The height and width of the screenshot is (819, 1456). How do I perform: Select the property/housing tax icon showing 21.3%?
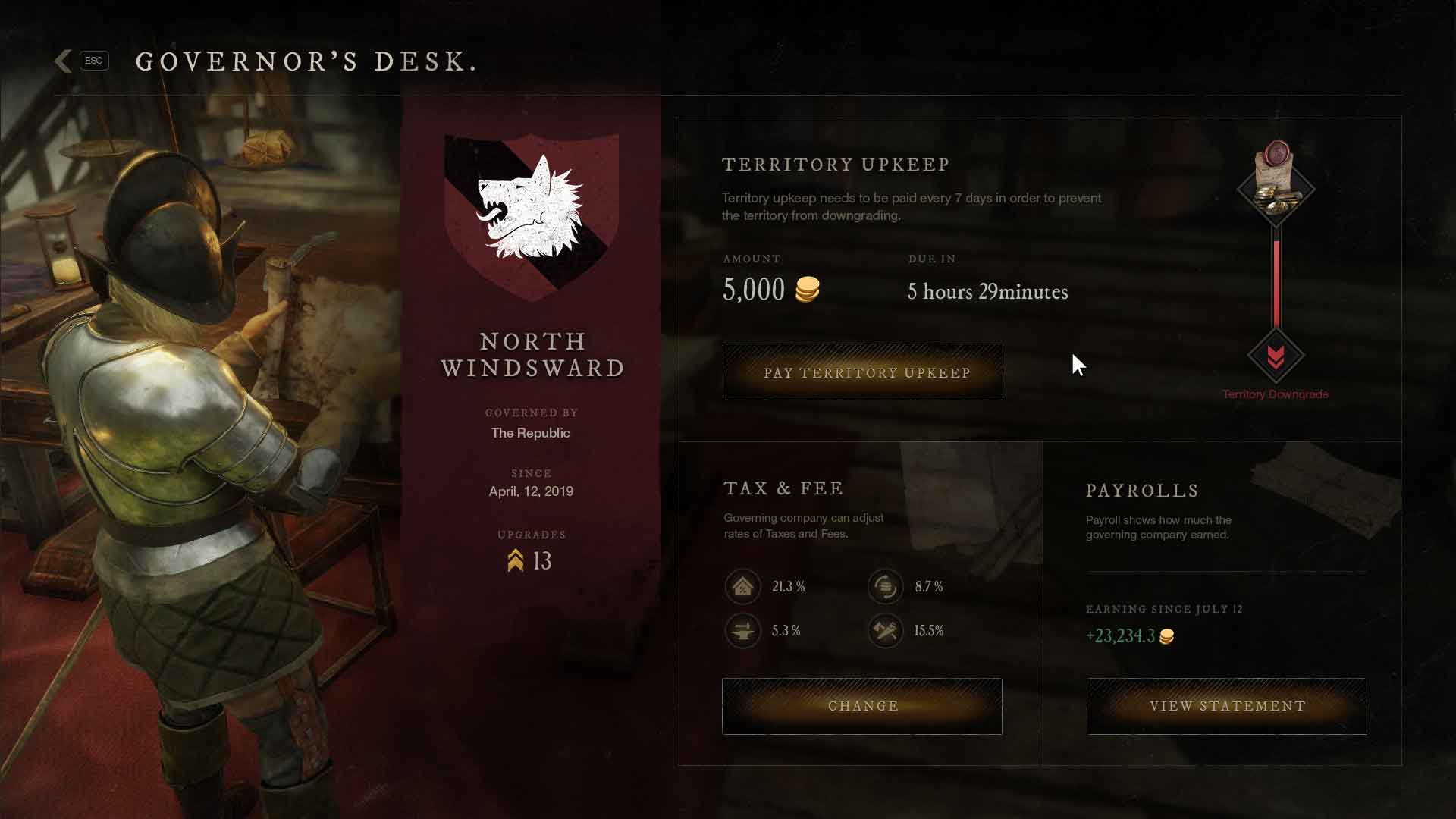click(743, 586)
